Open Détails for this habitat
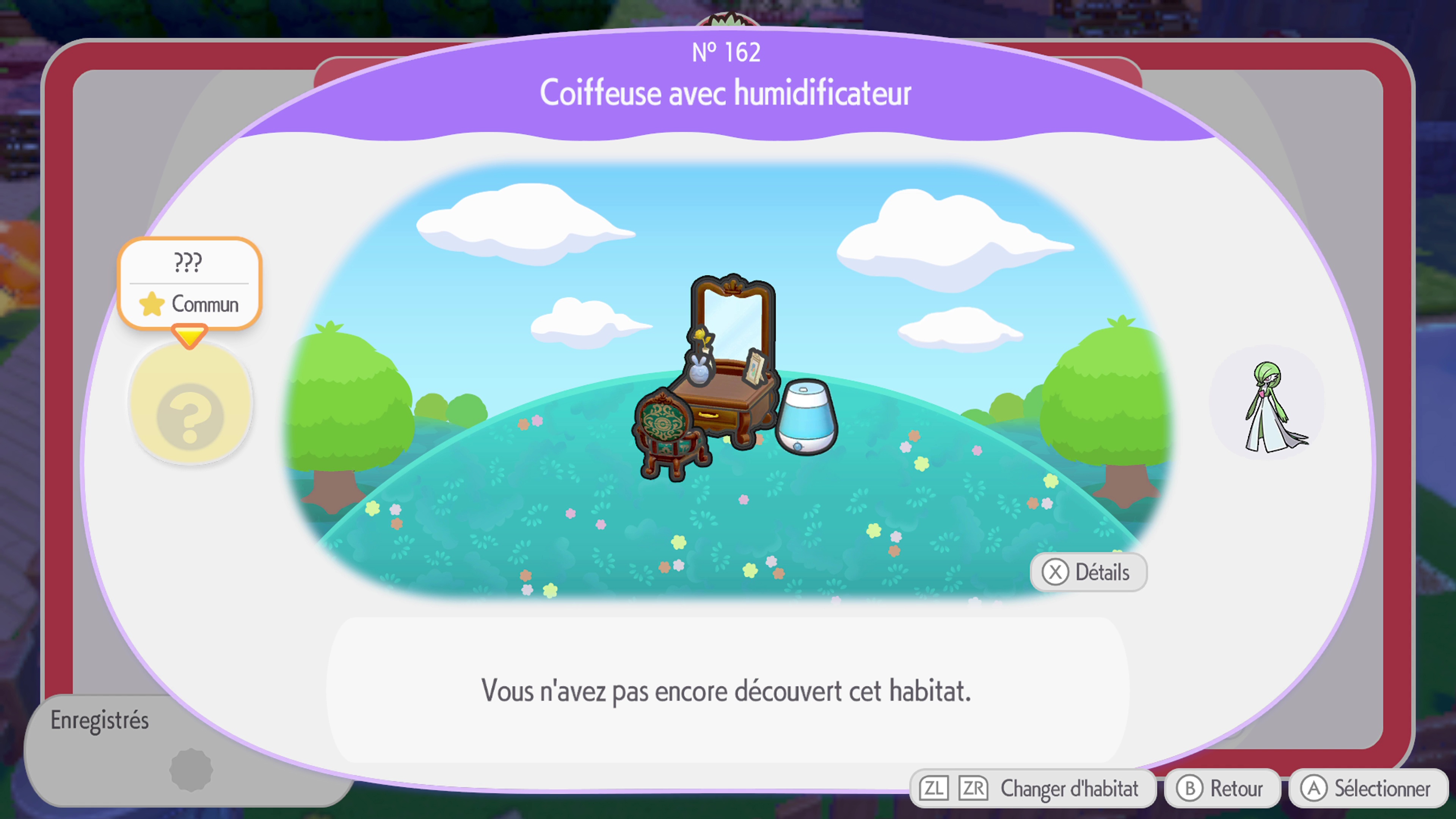Screen dimensions: 1456x819 [1087, 572]
